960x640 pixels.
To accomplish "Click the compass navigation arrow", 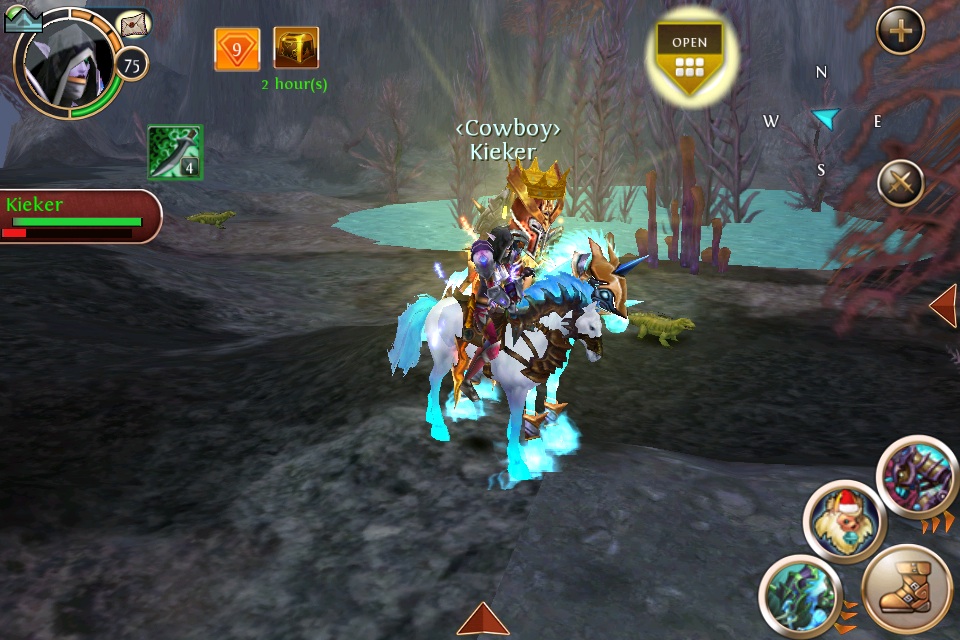I will [x=825, y=119].
